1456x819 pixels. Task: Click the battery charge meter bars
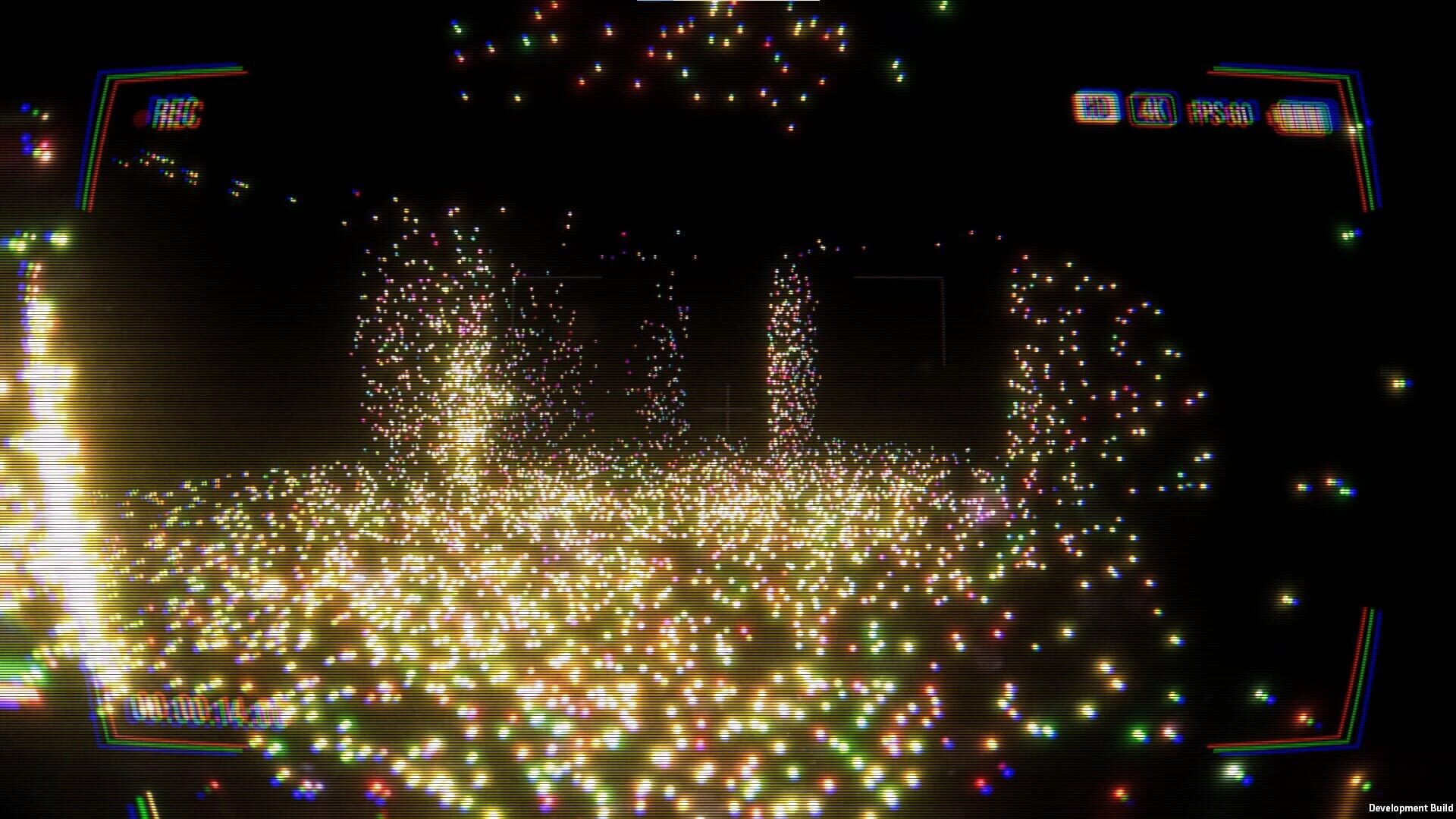(x=1301, y=114)
